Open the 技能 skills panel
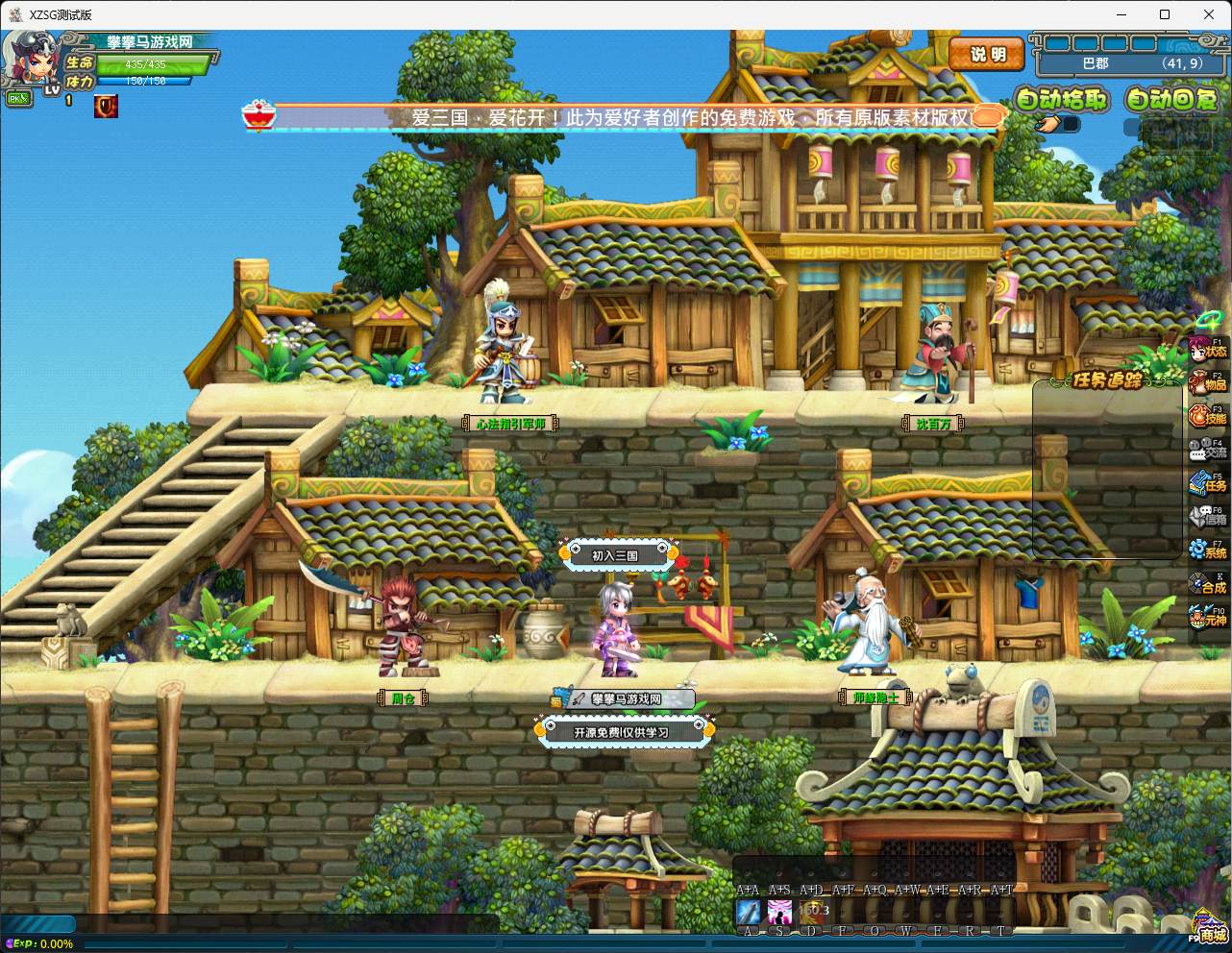Screen dimensions: 1232x953 point(1207,416)
